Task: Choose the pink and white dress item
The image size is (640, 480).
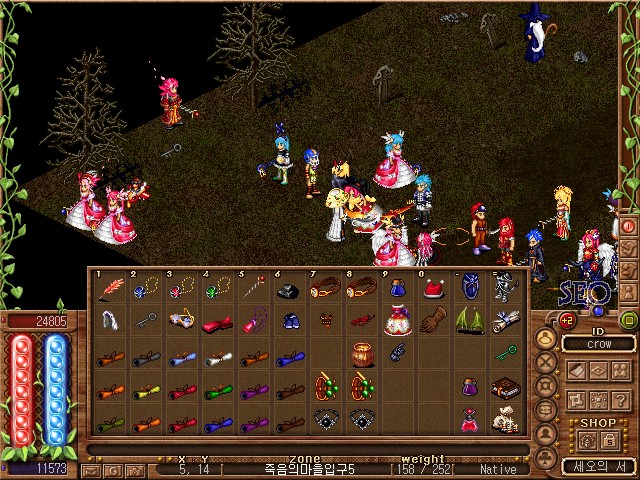Action: (x=397, y=322)
